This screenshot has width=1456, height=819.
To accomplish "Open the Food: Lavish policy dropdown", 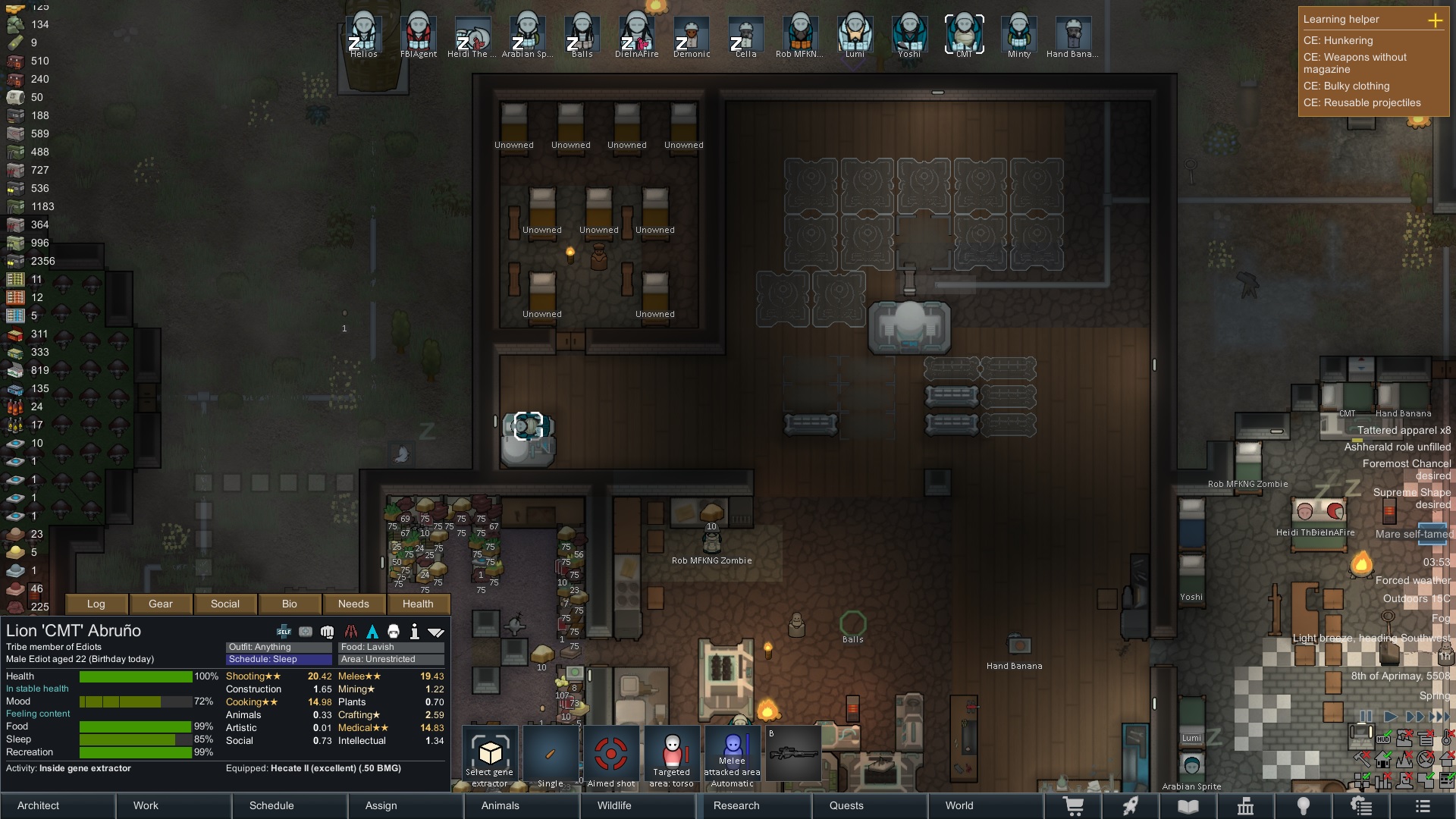I will tap(391, 647).
